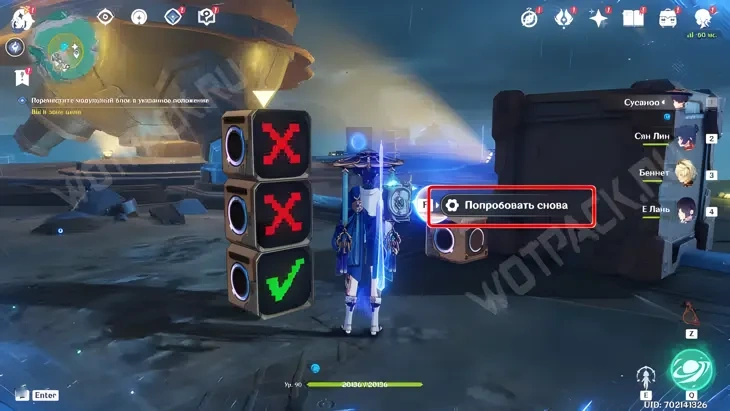Screen dimensions: 730x411
Task: Activate the green elemental burst ability
Action: 689,367
